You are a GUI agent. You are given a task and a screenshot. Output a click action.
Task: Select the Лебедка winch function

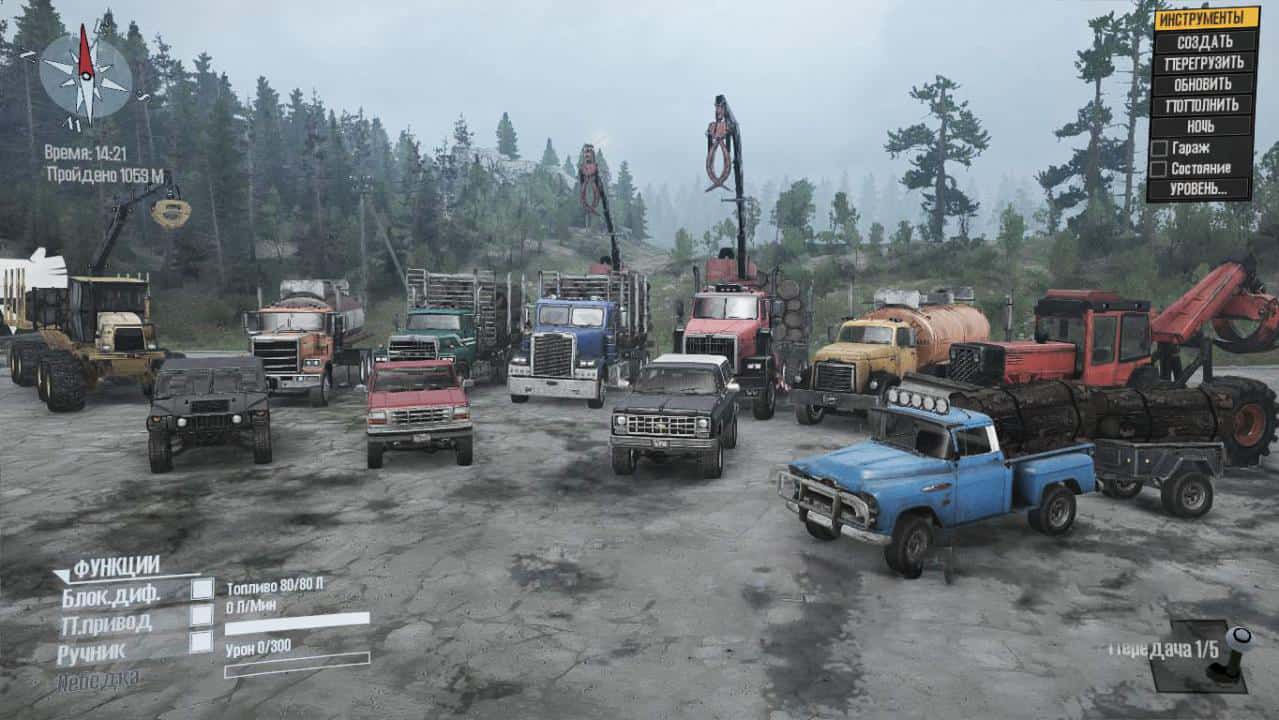[98, 680]
